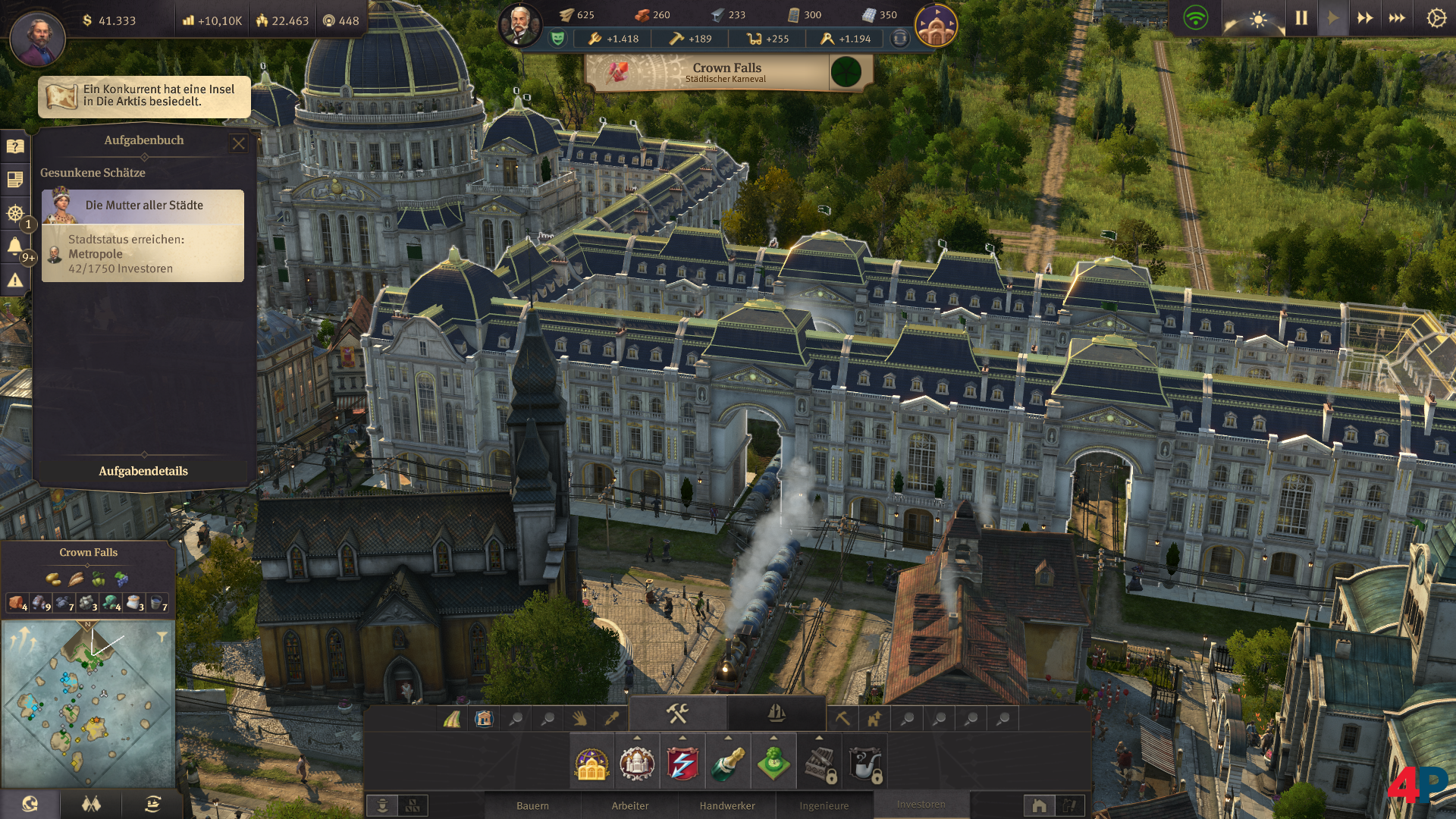Set game speed to triple fast-forward

coord(1397,18)
